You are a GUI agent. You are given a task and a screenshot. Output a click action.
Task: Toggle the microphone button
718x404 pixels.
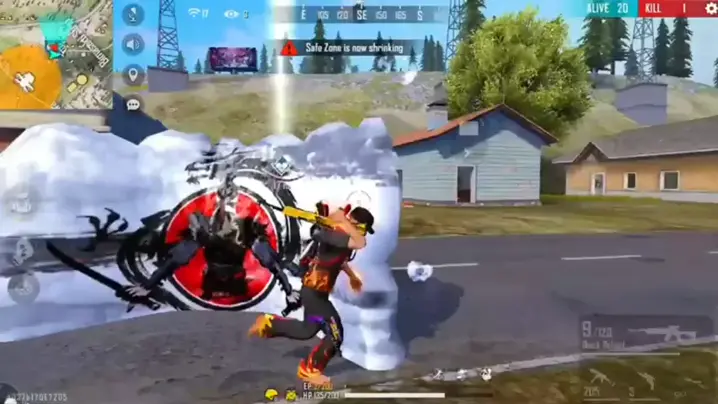coord(133,16)
